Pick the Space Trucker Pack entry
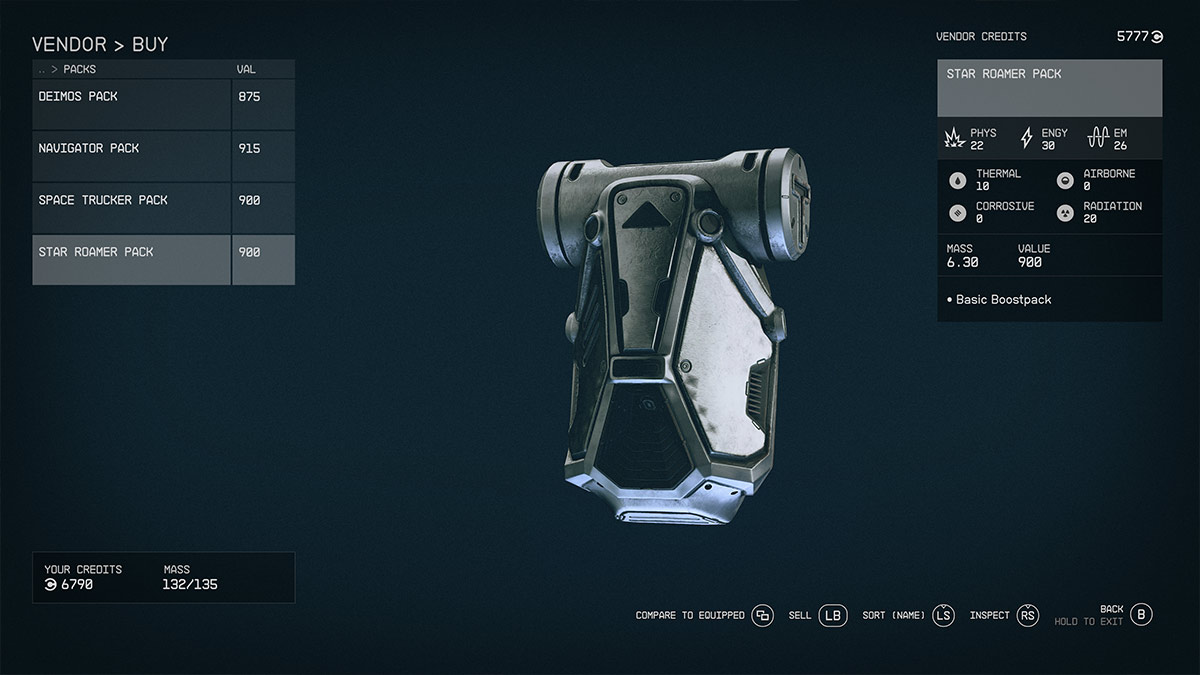This screenshot has width=1200, height=675. click(132, 201)
